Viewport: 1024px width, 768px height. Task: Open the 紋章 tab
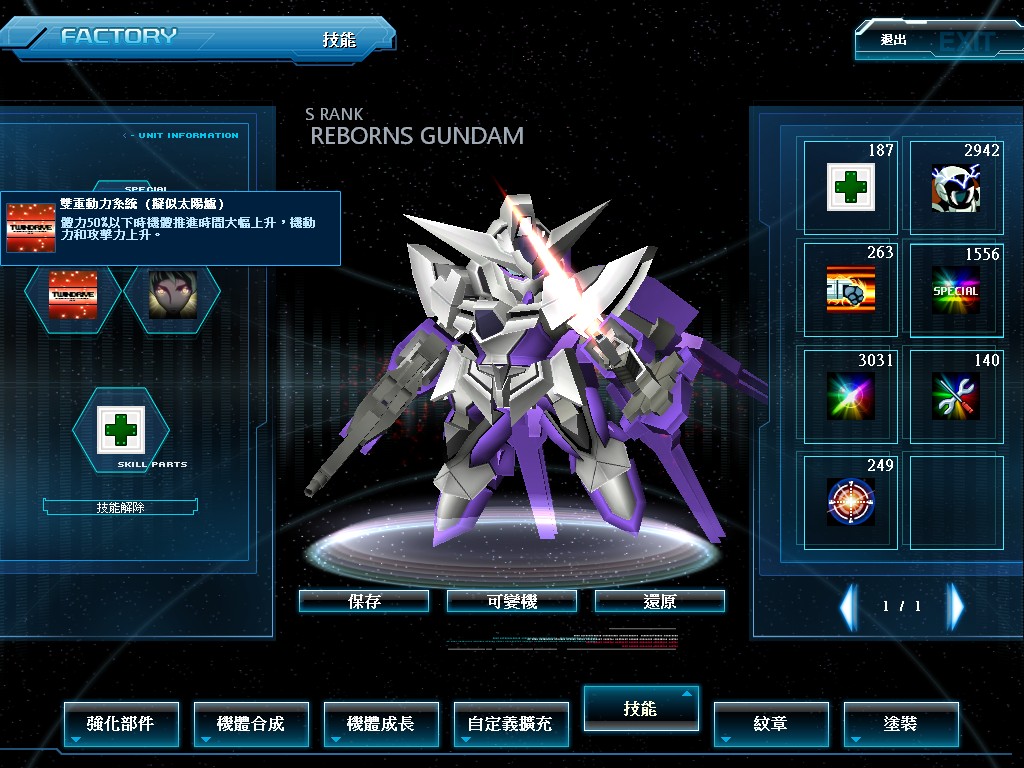[x=771, y=723]
